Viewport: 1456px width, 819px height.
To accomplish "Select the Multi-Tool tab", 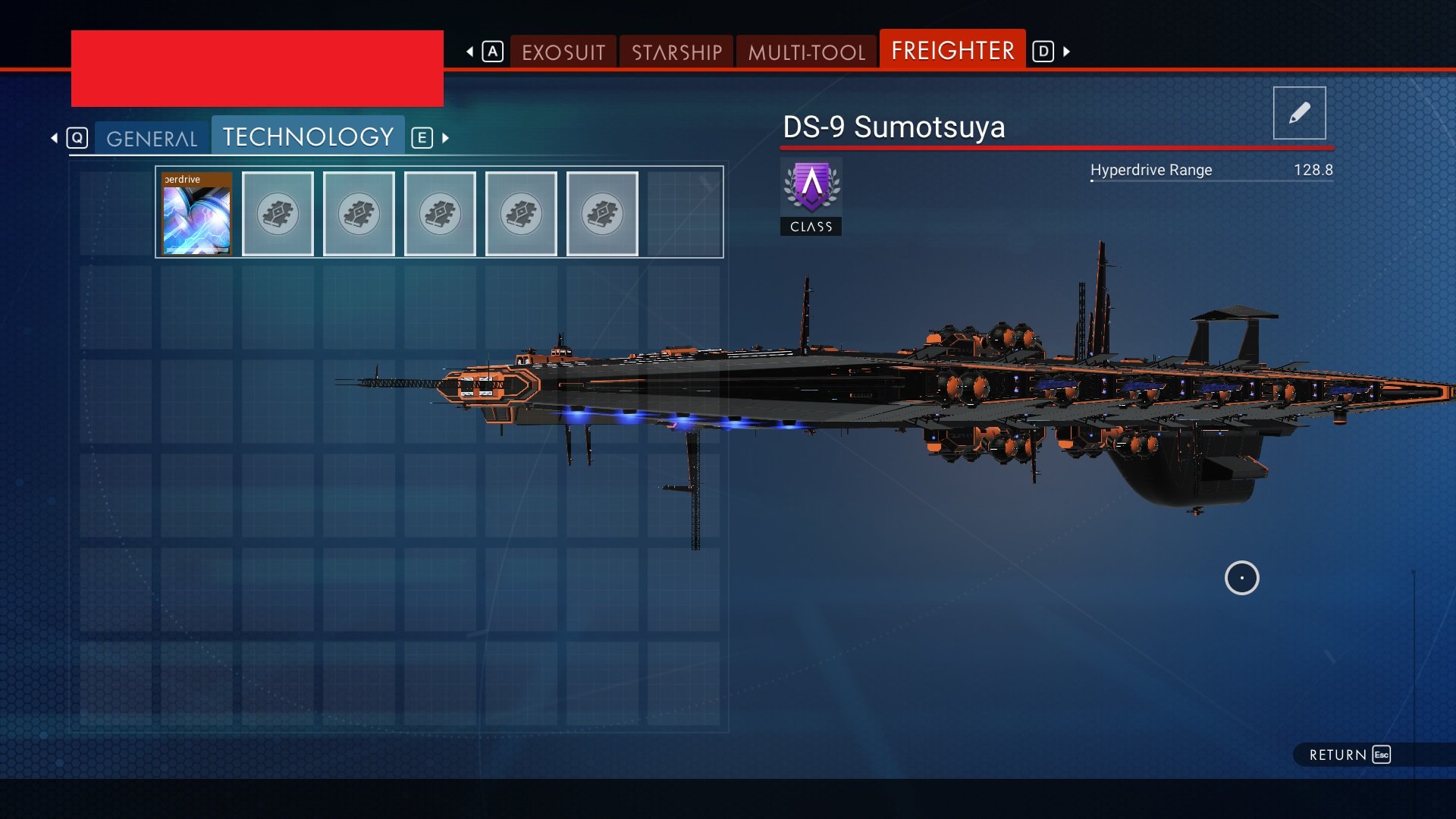I will 806,52.
